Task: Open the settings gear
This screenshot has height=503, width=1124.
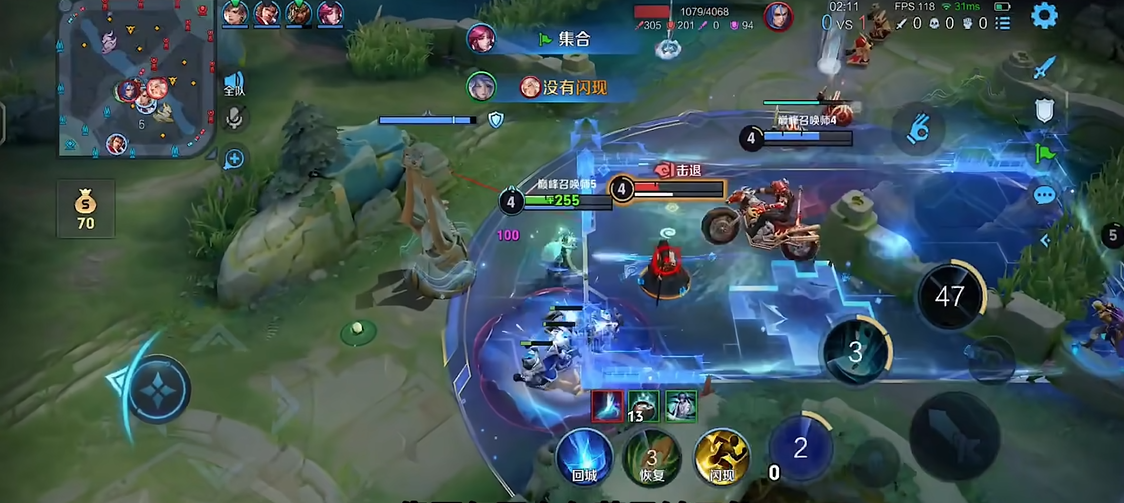Action: (1044, 16)
